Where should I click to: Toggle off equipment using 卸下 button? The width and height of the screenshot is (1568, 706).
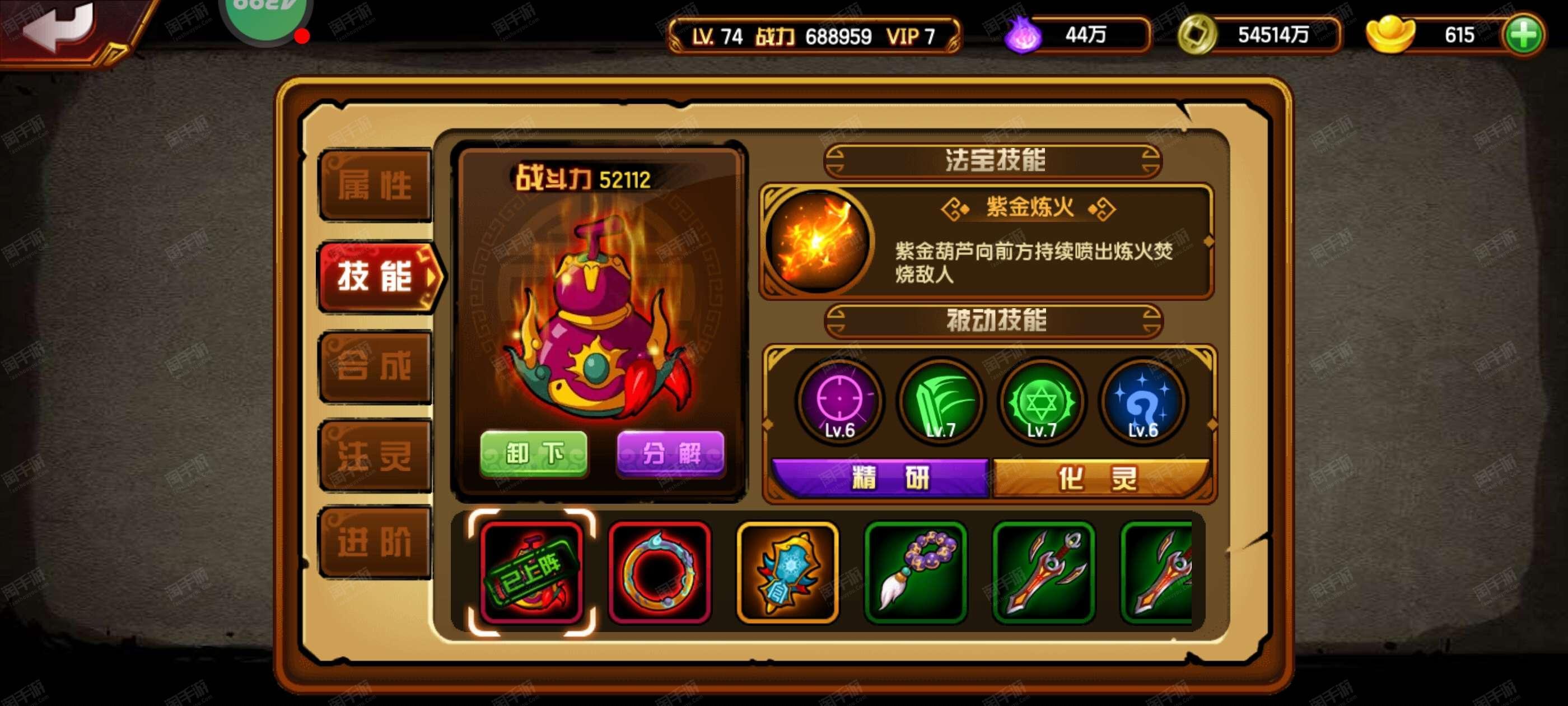click(534, 454)
